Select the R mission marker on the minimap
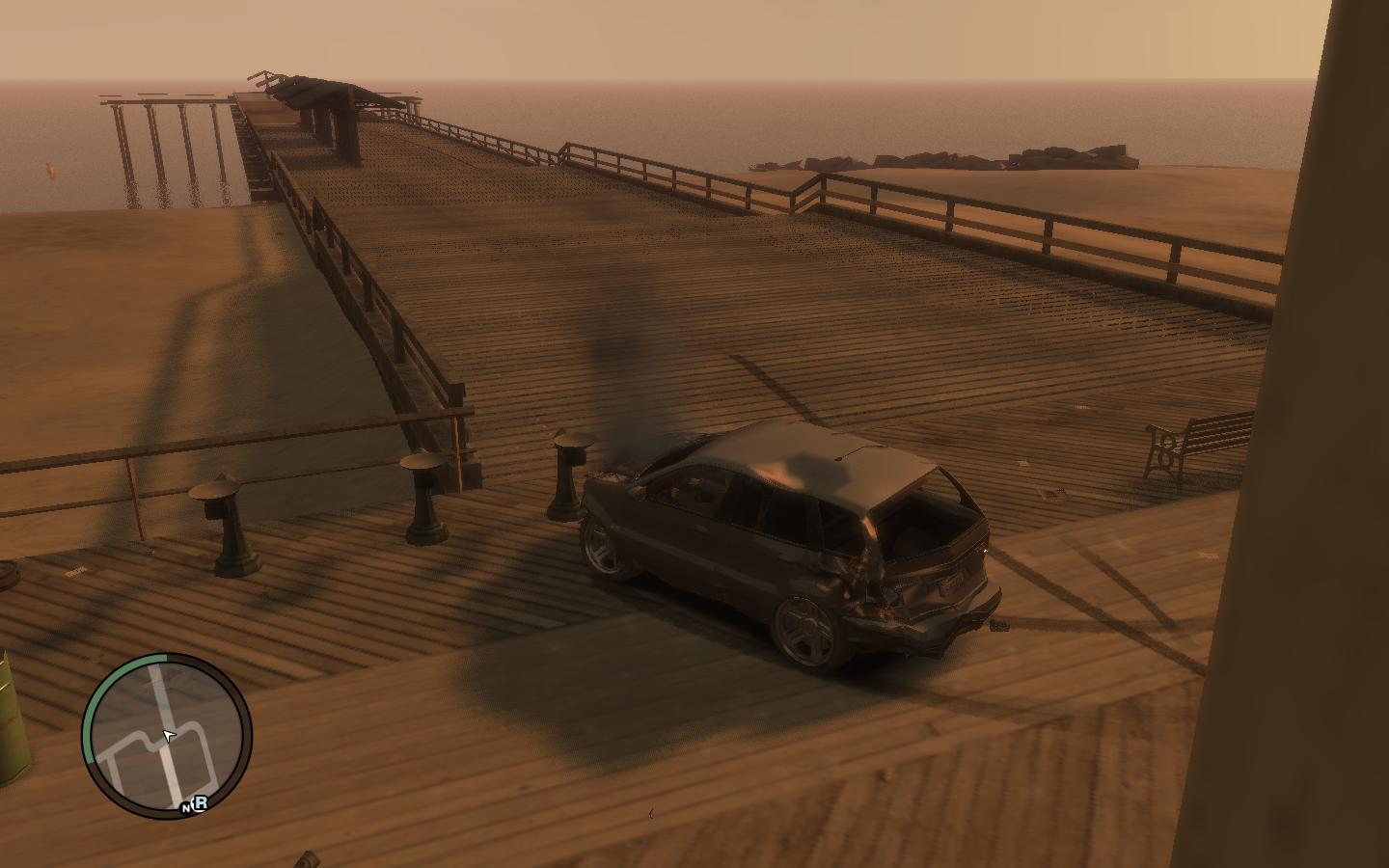The height and width of the screenshot is (868, 1389). click(202, 802)
